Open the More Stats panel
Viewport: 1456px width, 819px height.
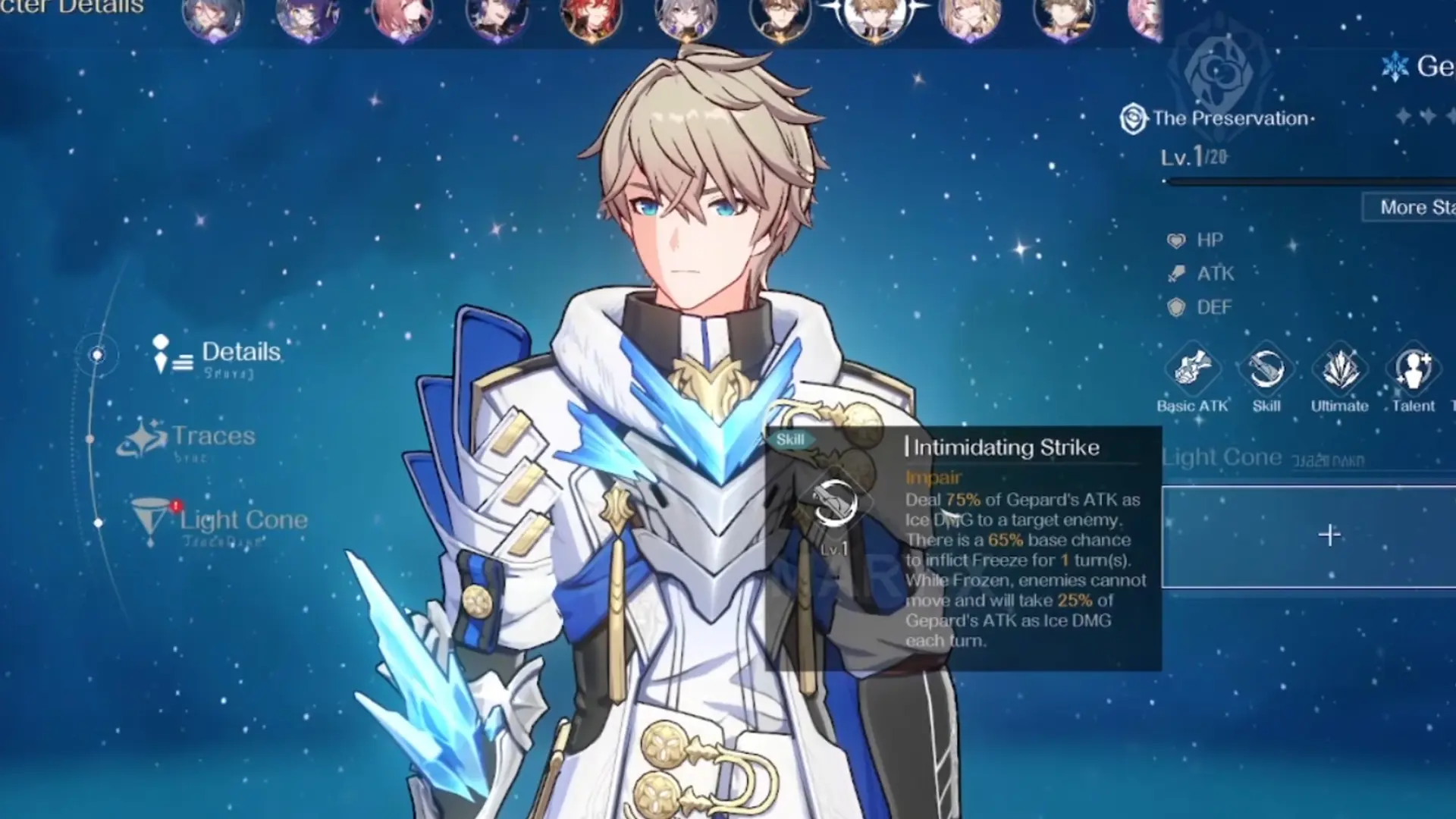click(x=1424, y=207)
